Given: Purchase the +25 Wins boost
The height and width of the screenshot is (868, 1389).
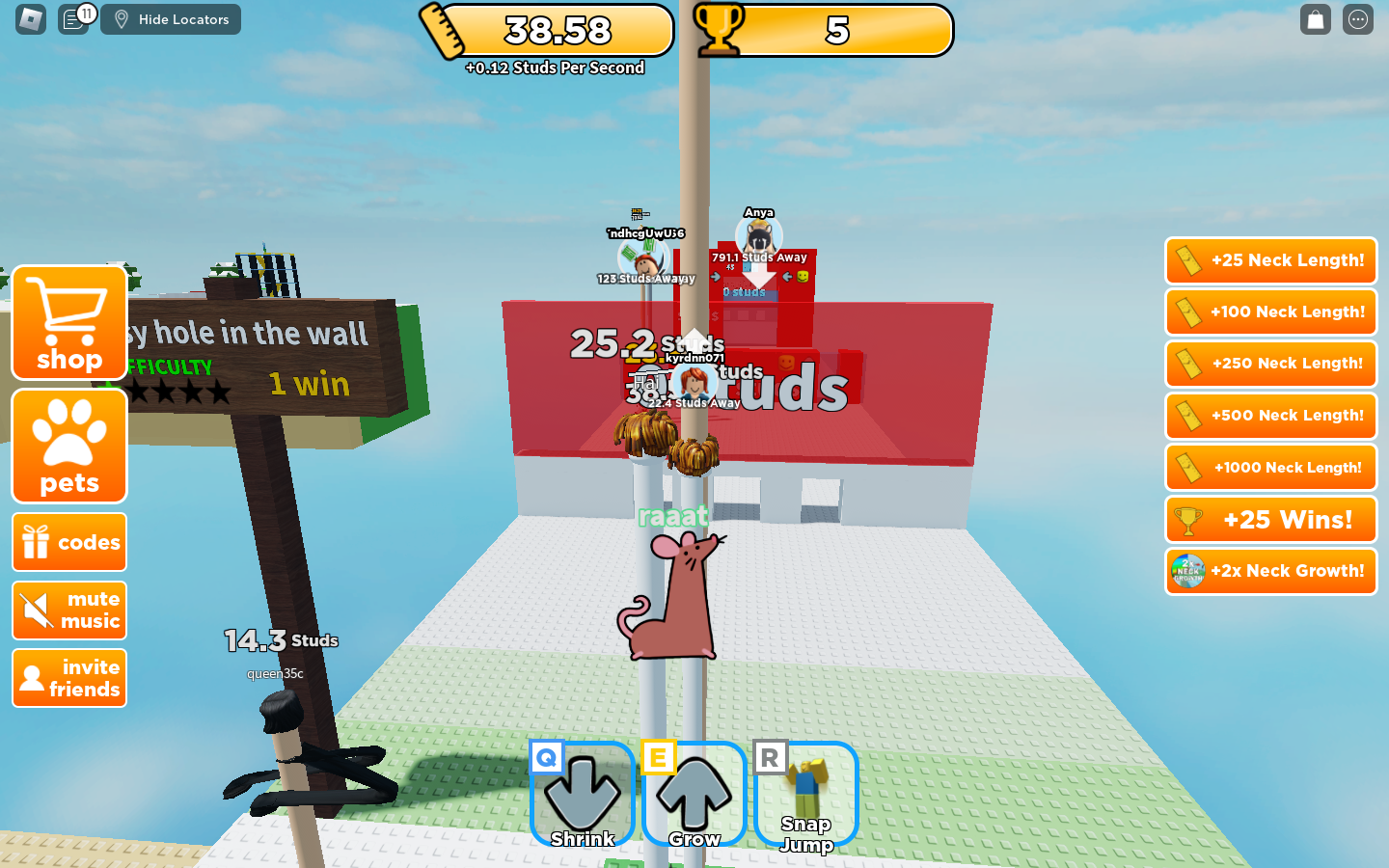Looking at the screenshot, I should (x=1270, y=519).
